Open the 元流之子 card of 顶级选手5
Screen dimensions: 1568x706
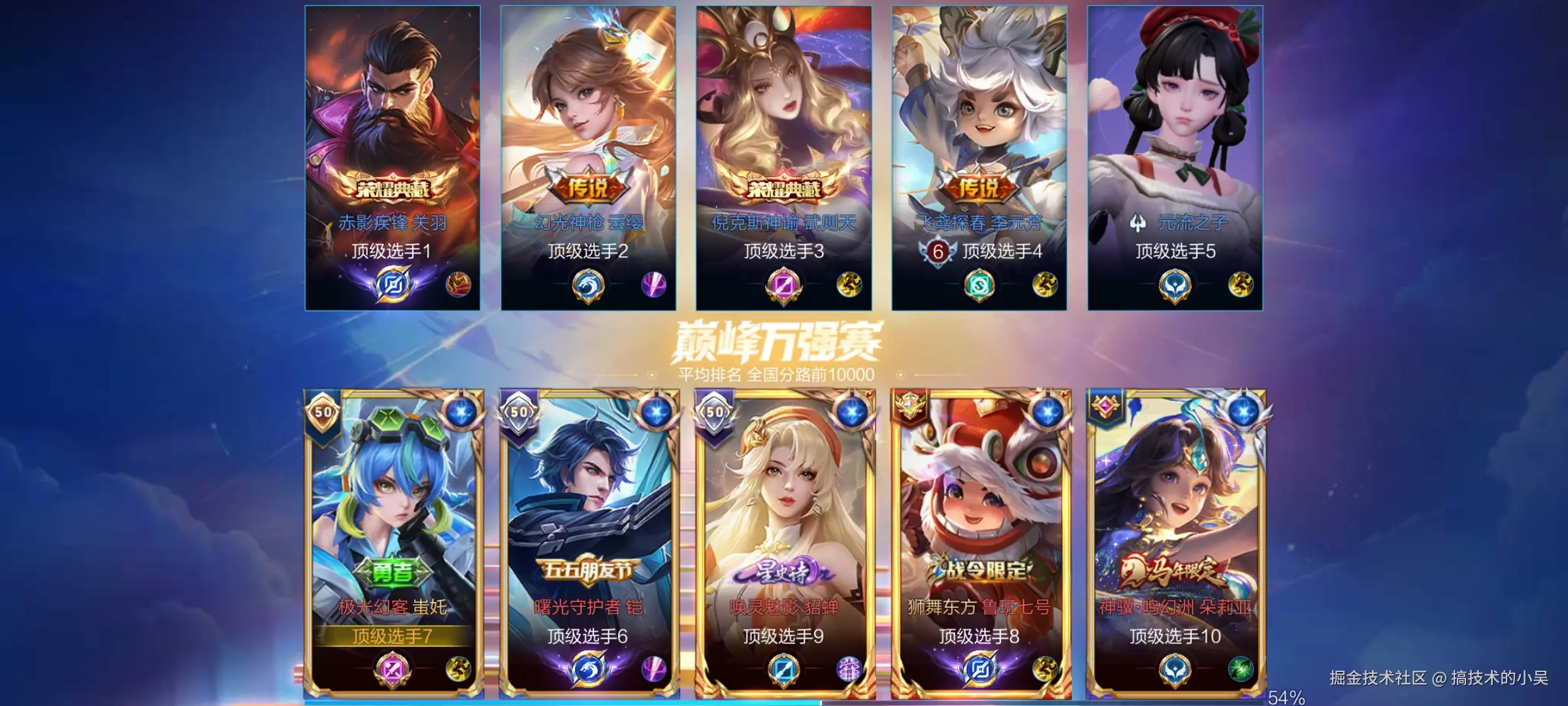tap(1175, 157)
